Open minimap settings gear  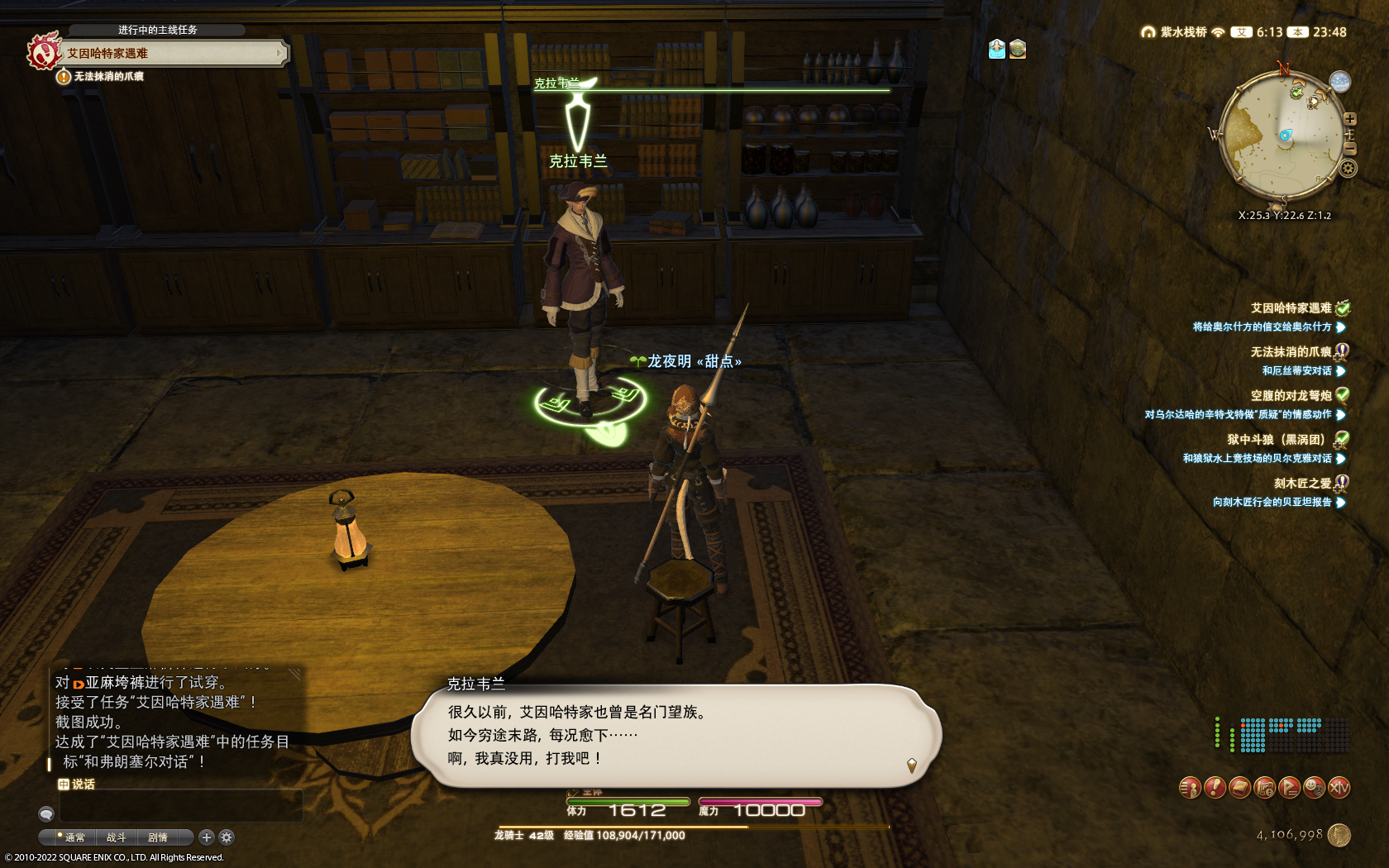(1348, 169)
